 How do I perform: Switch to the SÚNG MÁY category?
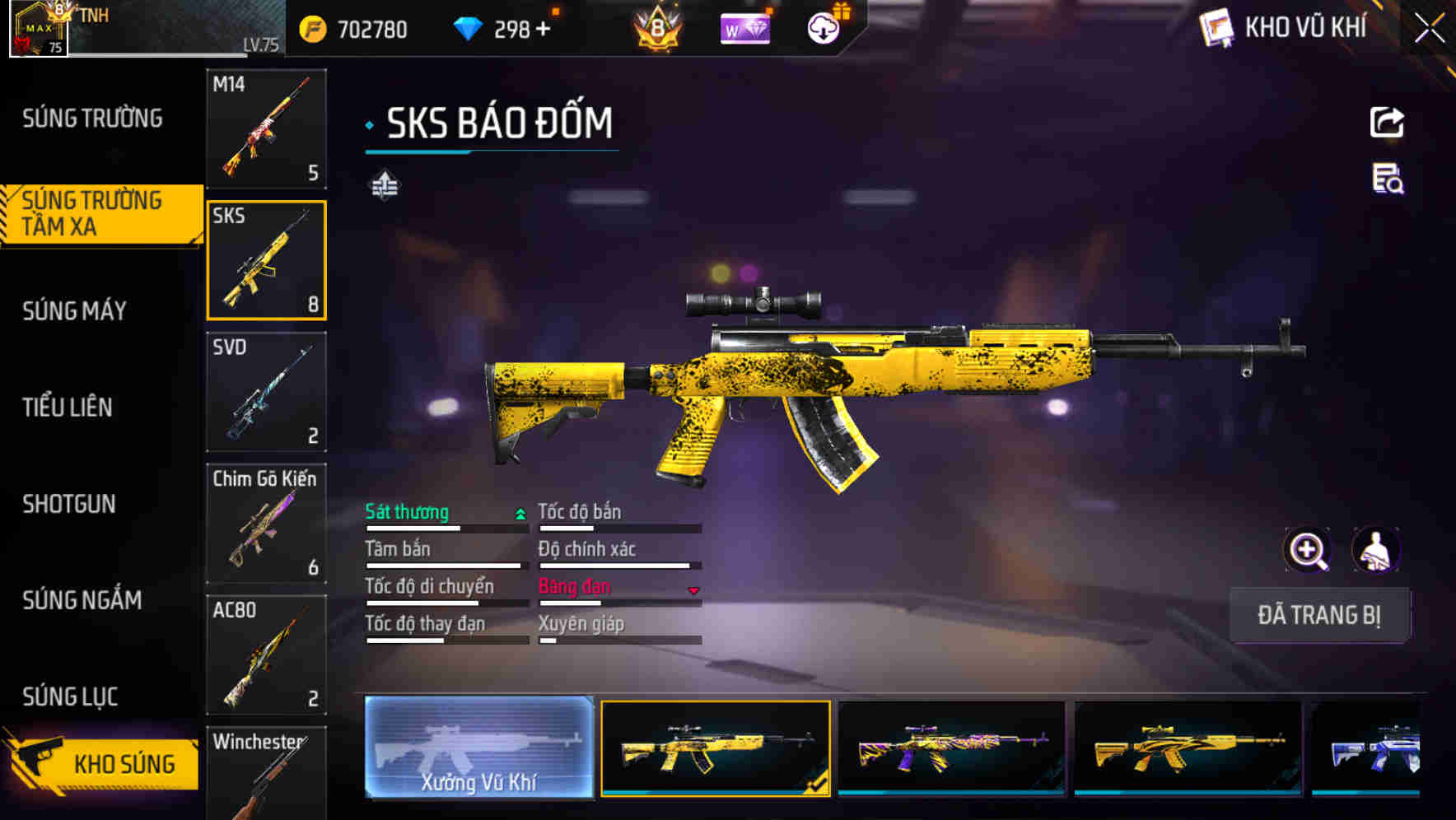click(74, 311)
